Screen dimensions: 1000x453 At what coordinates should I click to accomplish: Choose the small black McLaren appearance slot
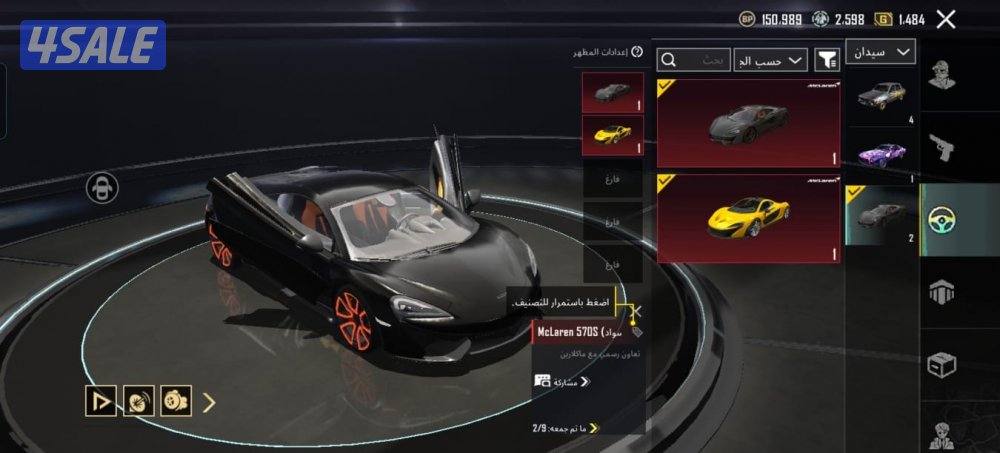(612, 93)
